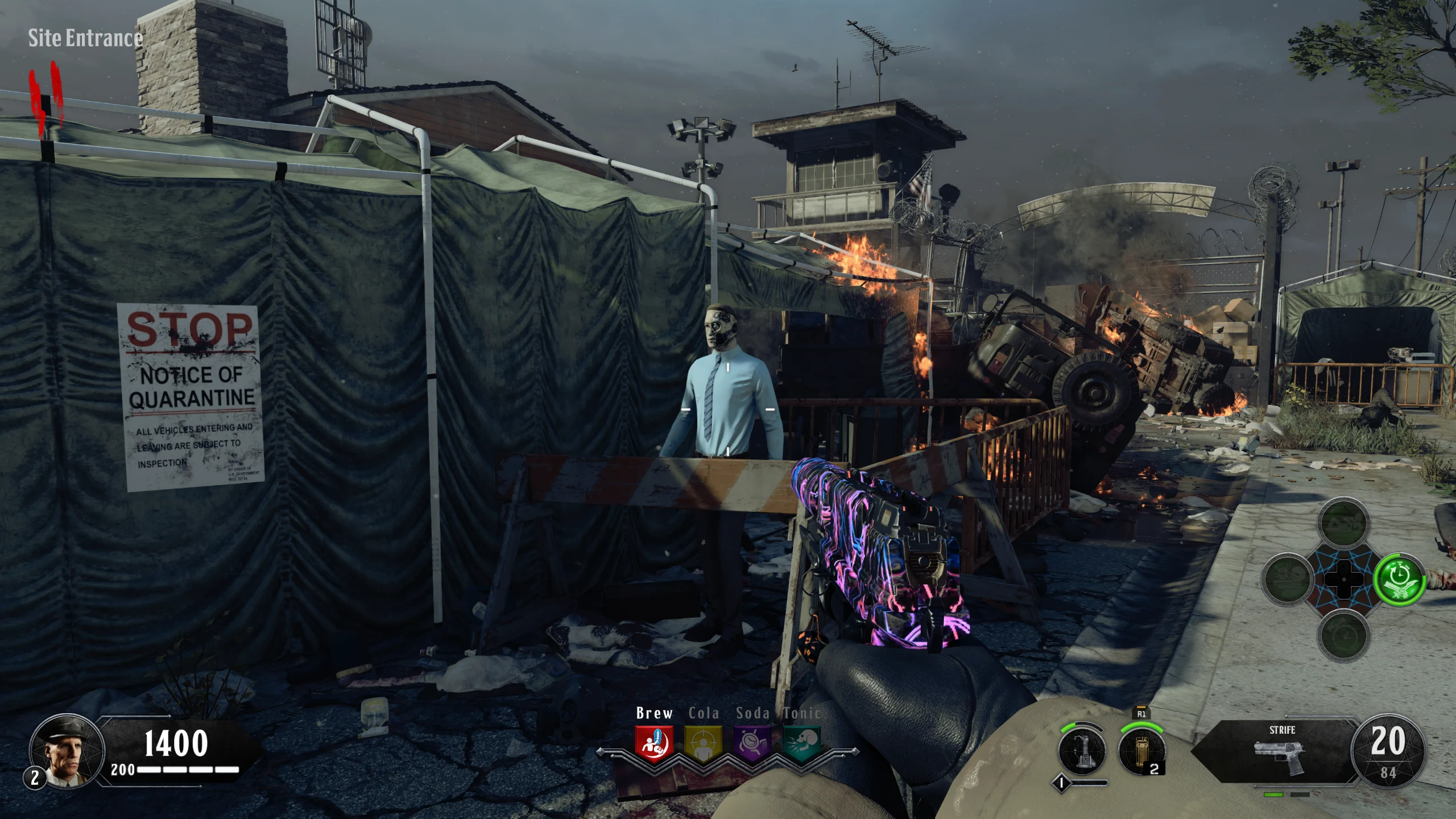The width and height of the screenshot is (1456, 819).
Task: Select the Strife pistol weapon panel
Action: (x=1282, y=752)
